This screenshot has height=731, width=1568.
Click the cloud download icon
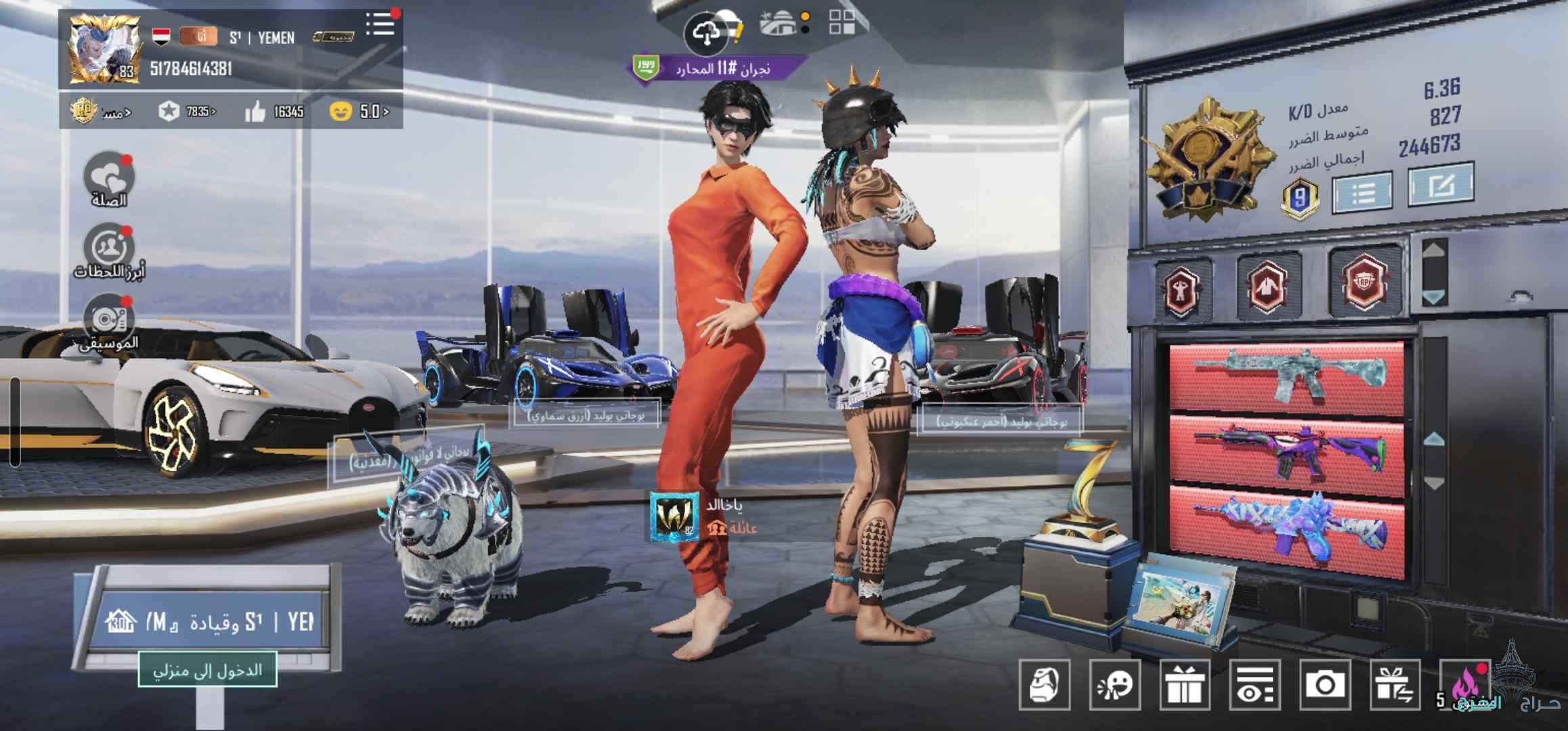coord(707,32)
